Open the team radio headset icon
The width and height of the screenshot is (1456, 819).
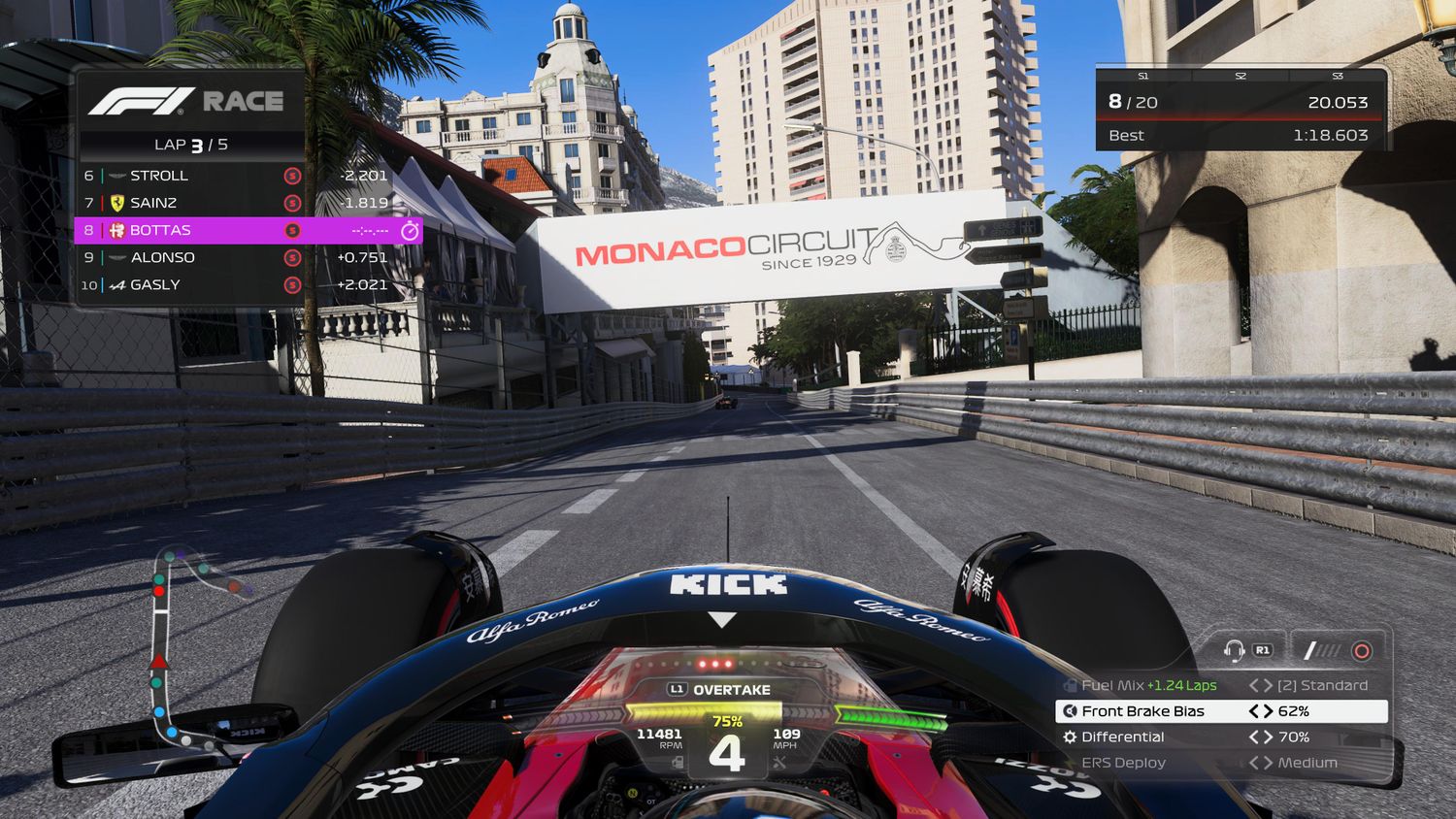[1235, 650]
